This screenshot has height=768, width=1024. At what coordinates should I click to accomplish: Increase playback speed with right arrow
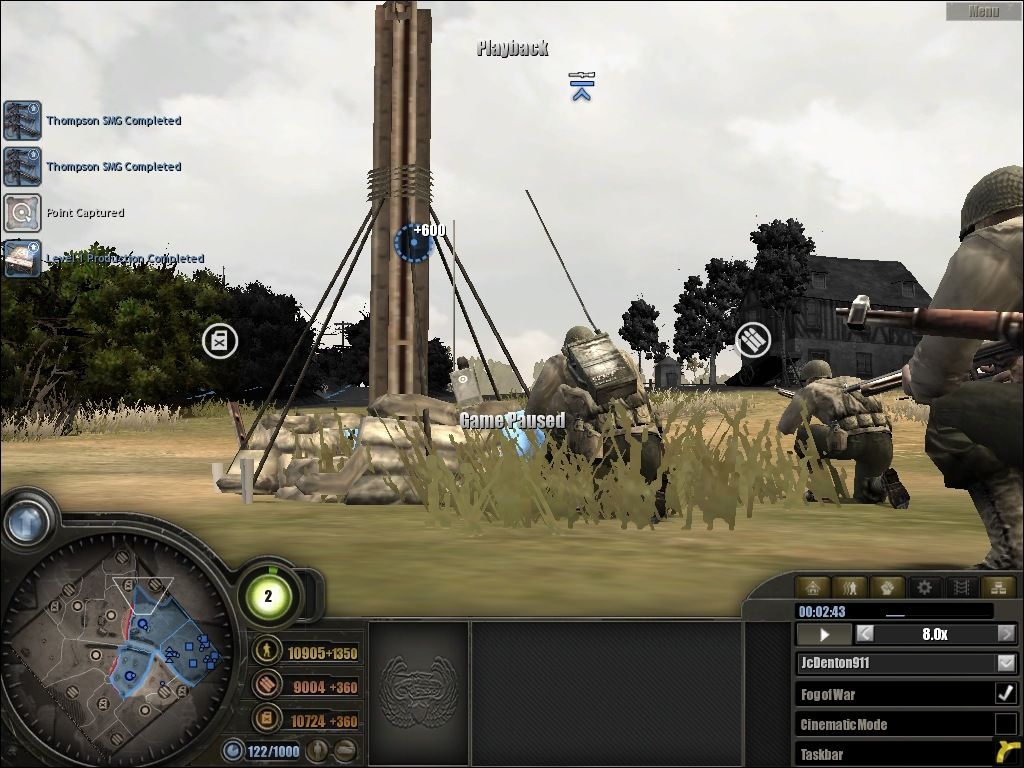(1006, 634)
